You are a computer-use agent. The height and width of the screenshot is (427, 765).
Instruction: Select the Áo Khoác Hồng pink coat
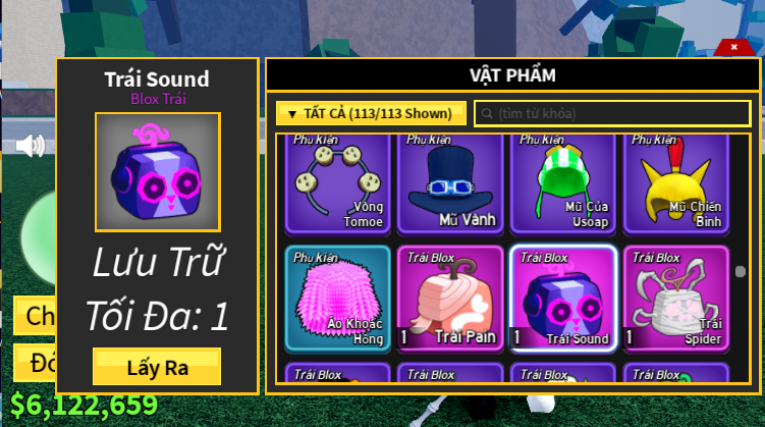tap(337, 298)
